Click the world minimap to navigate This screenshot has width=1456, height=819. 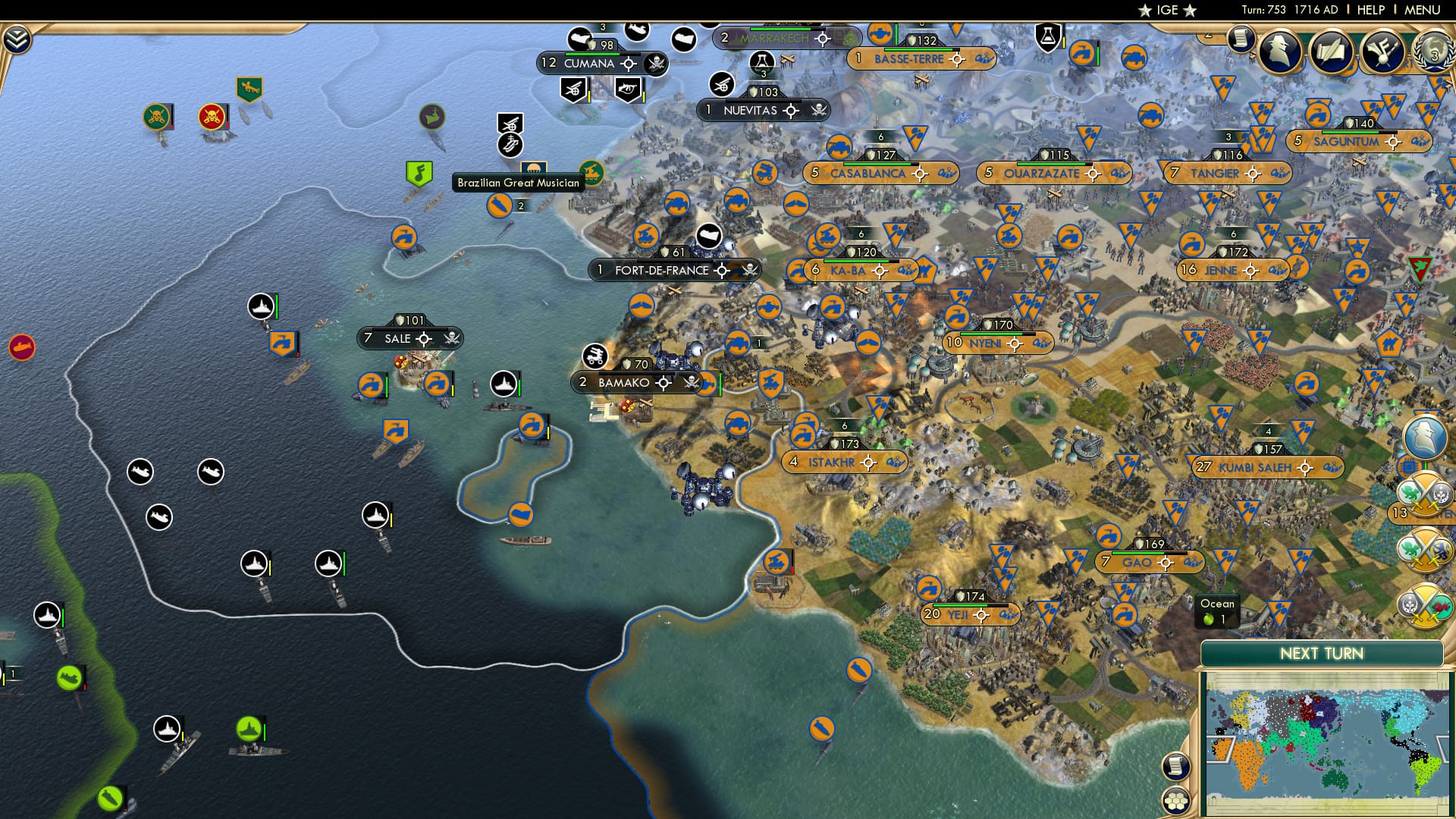[1327, 739]
